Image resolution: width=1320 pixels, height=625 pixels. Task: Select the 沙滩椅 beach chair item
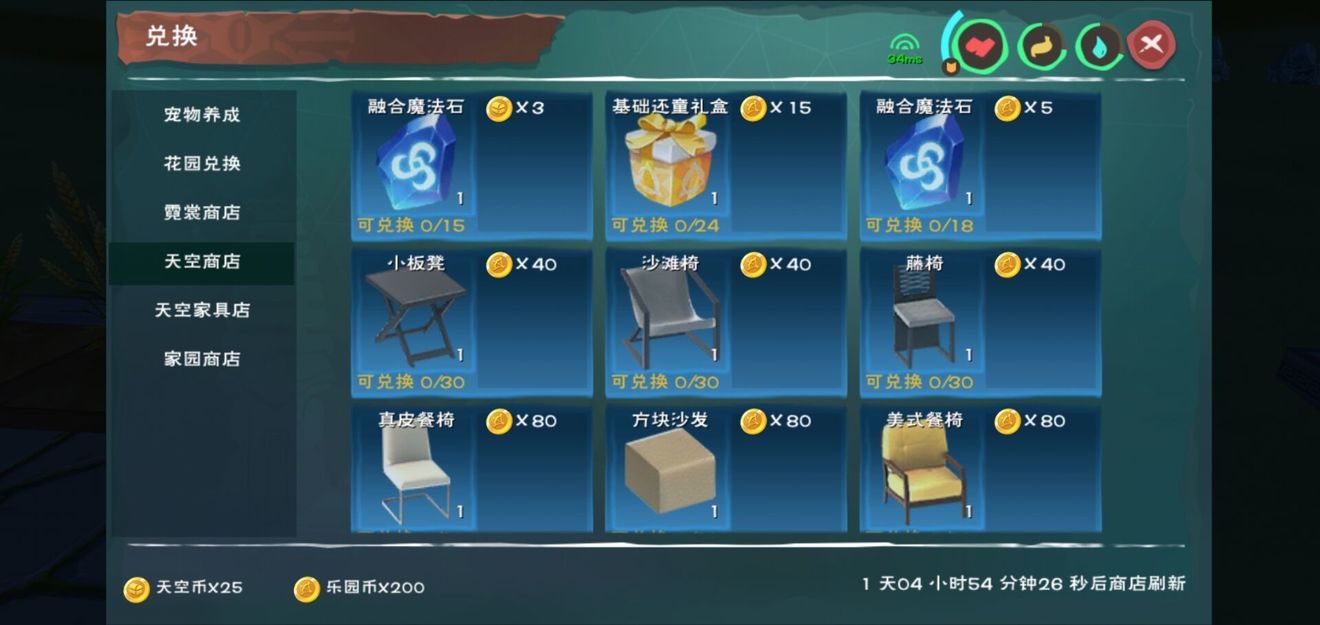pyautogui.click(x=725, y=321)
